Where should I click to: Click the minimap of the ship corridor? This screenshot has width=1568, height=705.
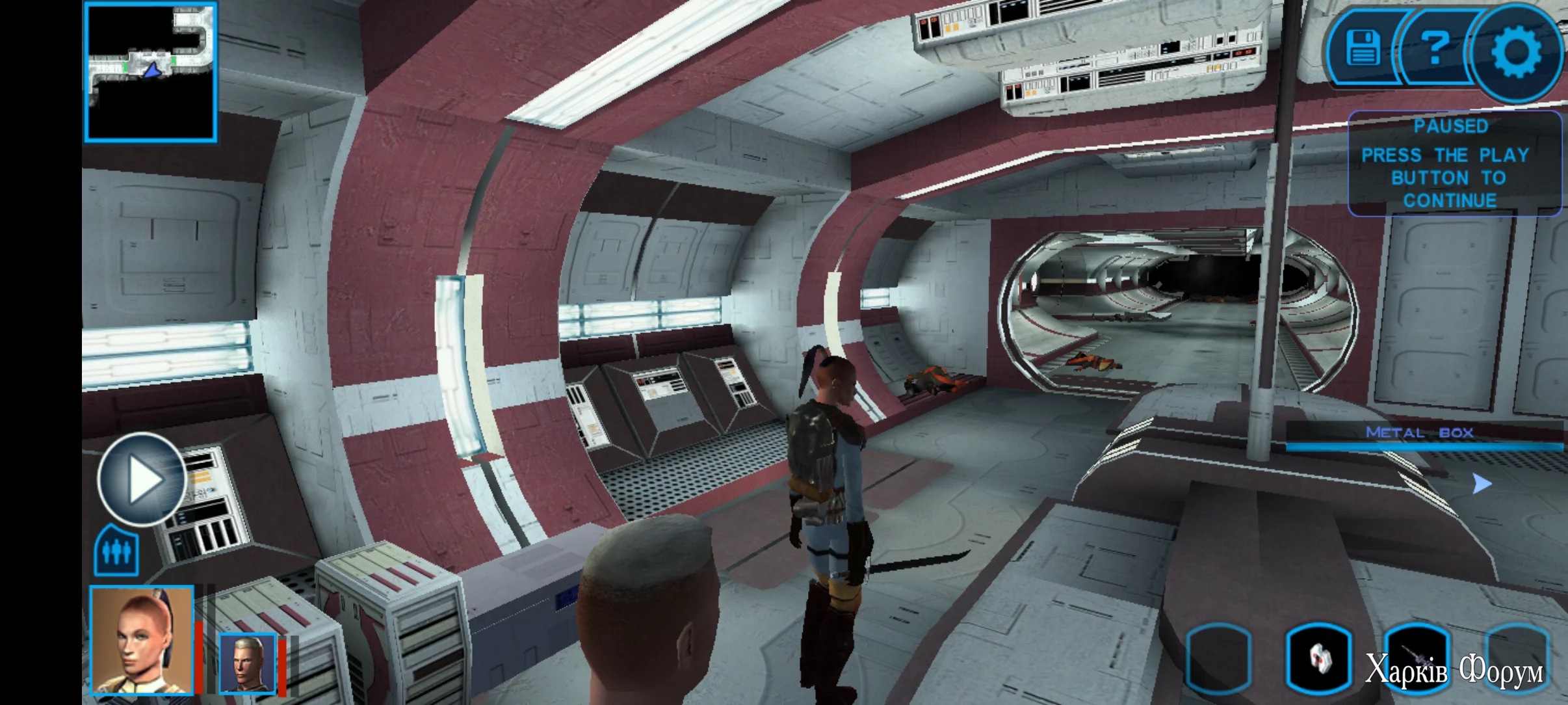click(x=150, y=72)
